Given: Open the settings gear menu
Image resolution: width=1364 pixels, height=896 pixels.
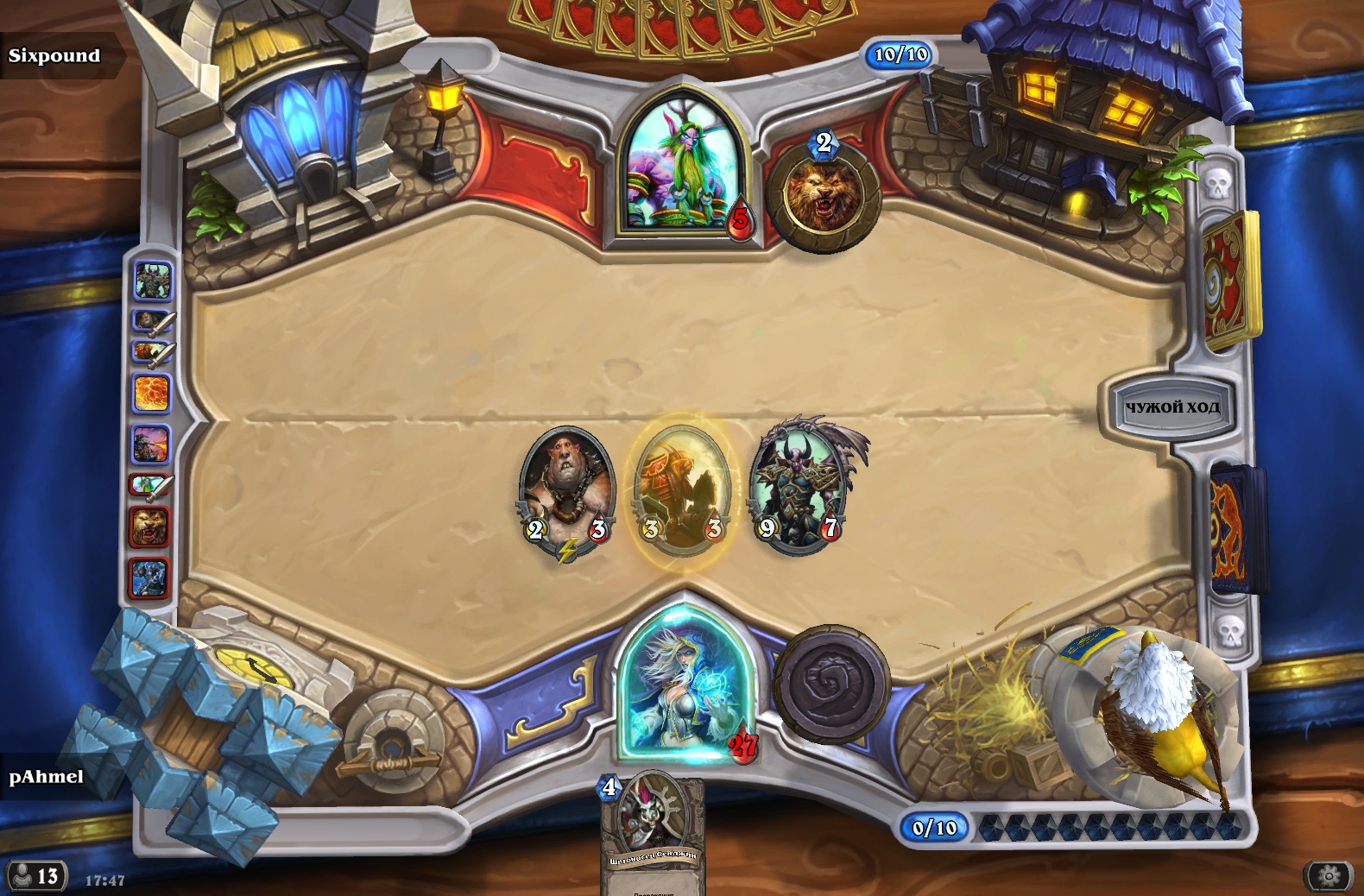Looking at the screenshot, I should 1329,876.
